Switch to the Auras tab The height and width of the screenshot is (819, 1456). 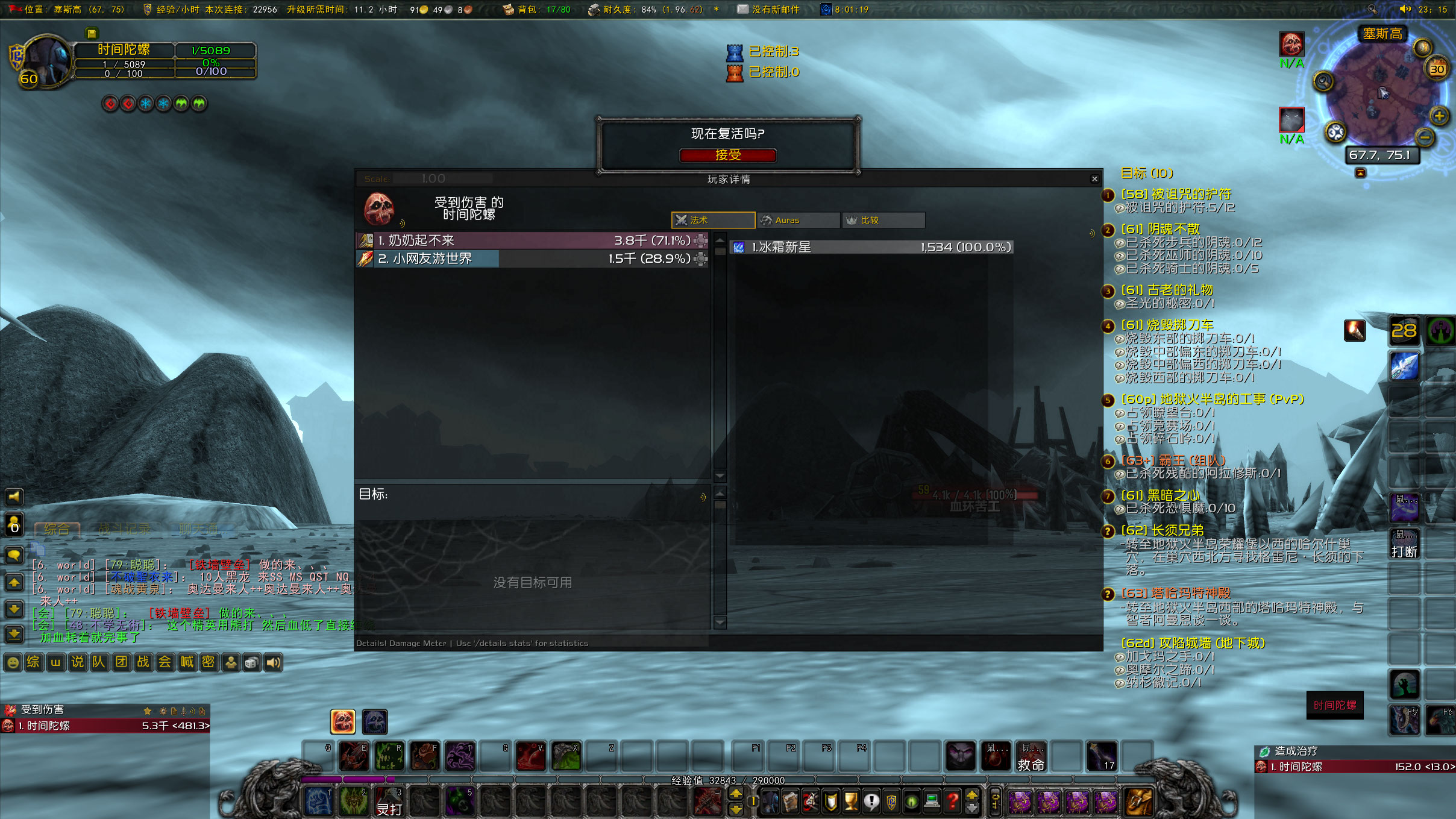[798, 220]
